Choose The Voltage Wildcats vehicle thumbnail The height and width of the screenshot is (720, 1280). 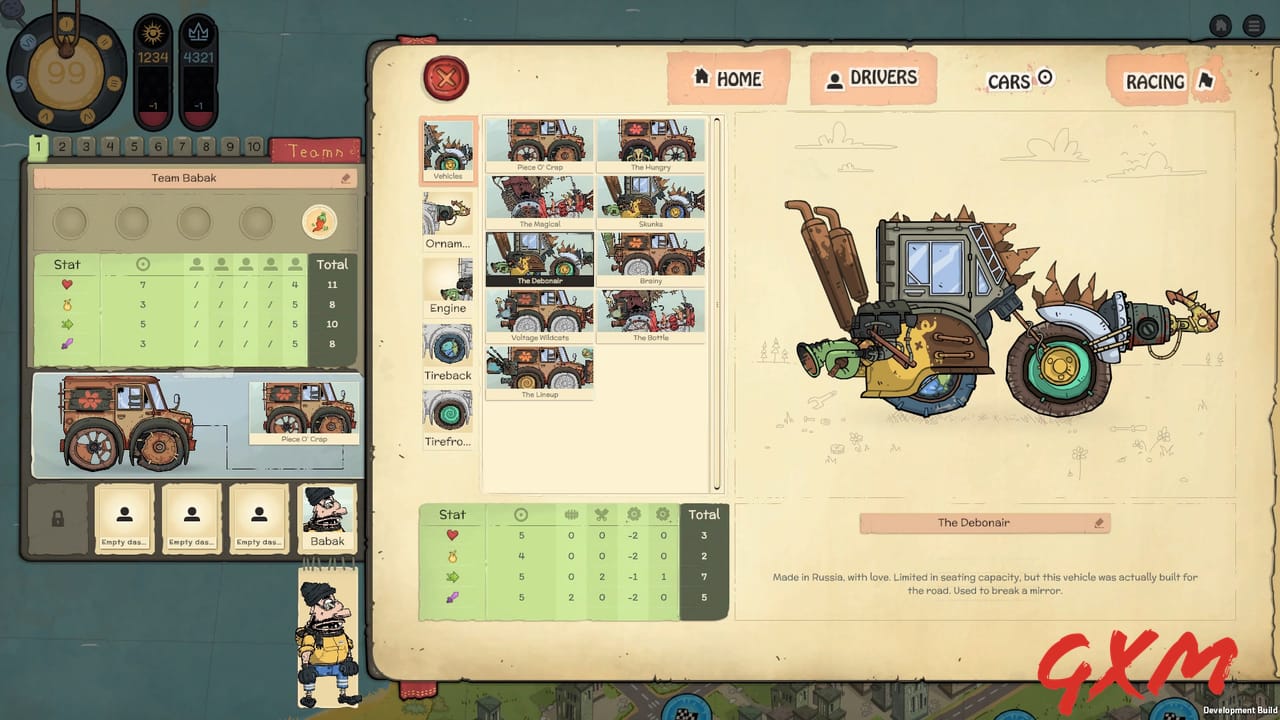(540, 315)
